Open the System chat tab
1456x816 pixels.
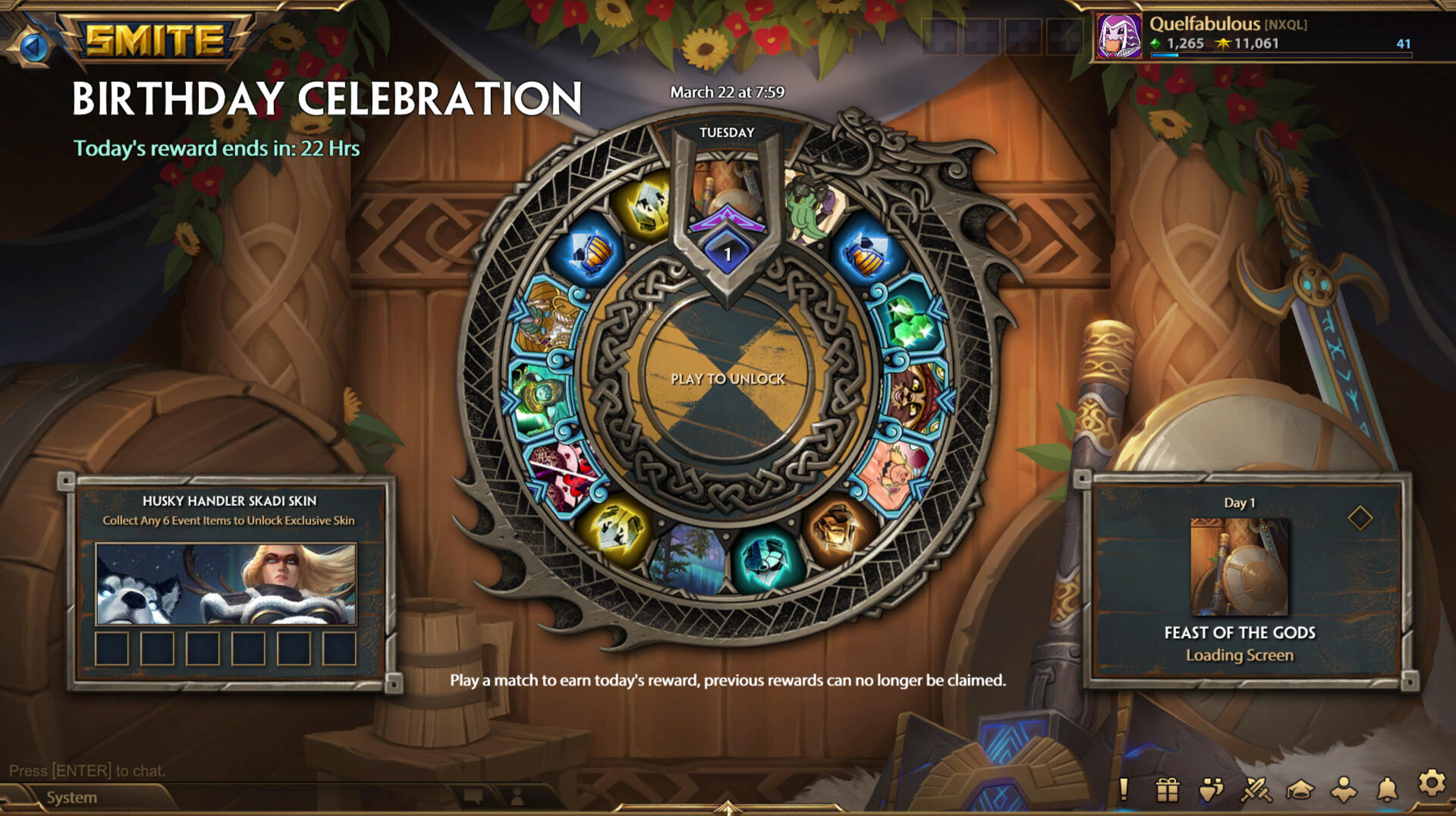click(x=71, y=797)
